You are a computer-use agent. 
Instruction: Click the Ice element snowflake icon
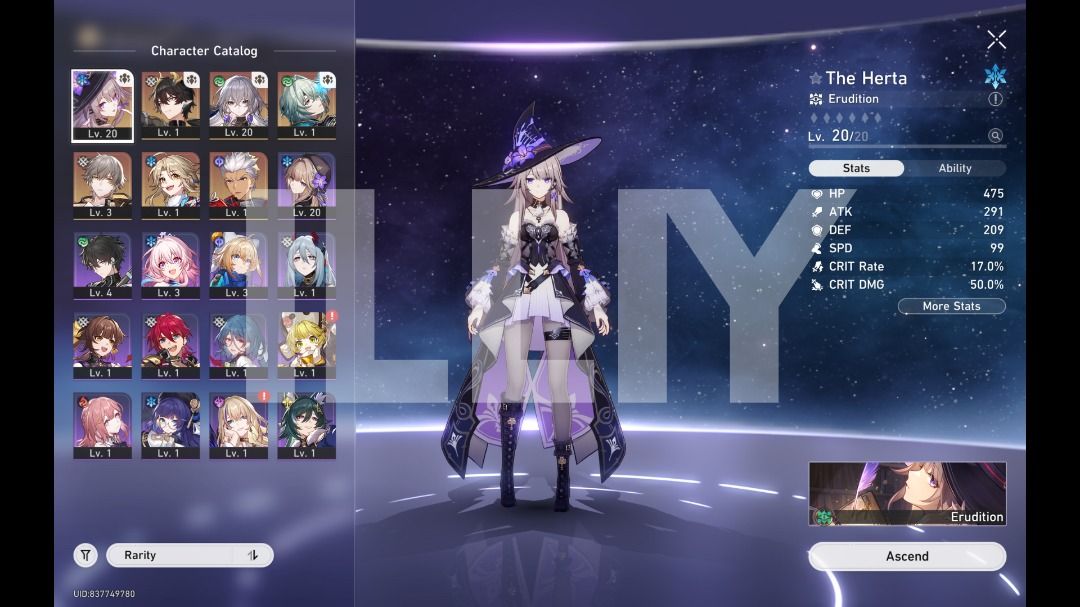pyautogui.click(x=995, y=76)
